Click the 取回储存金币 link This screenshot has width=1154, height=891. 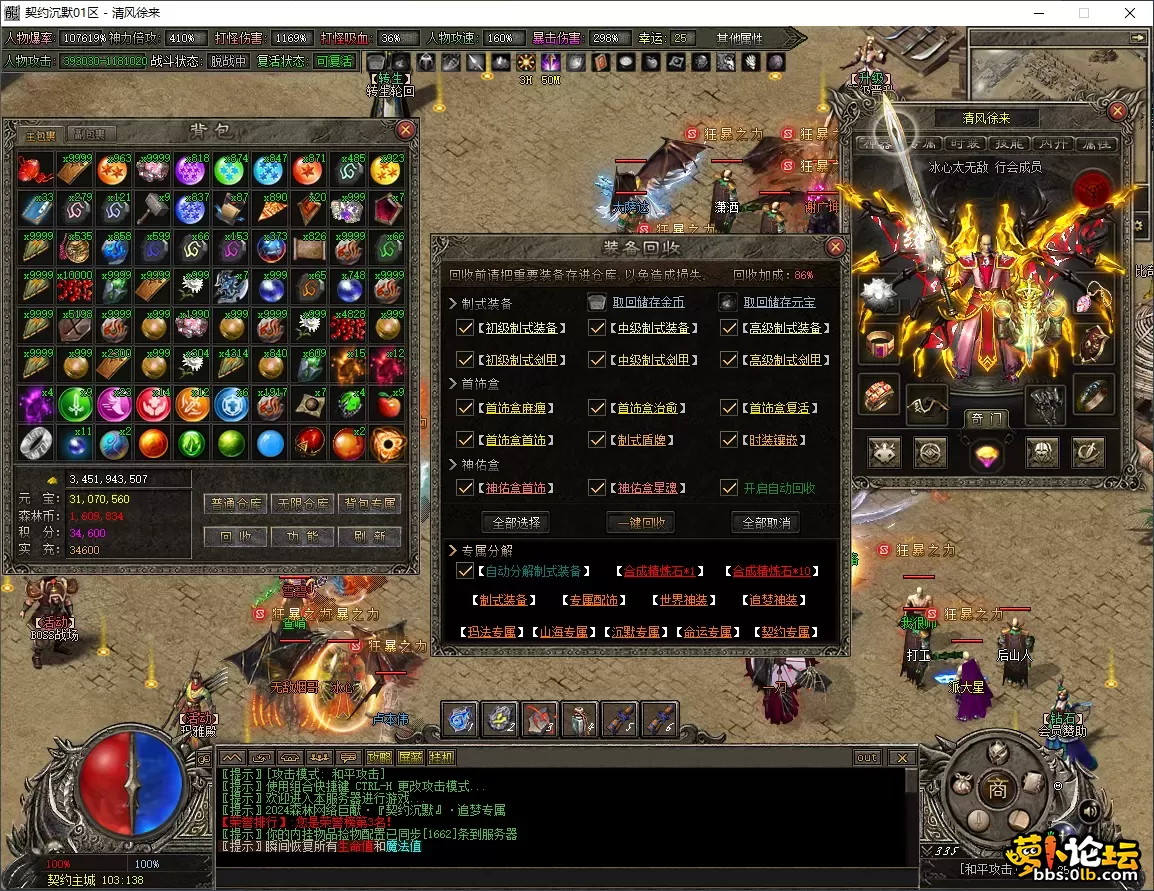tap(648, 302)
